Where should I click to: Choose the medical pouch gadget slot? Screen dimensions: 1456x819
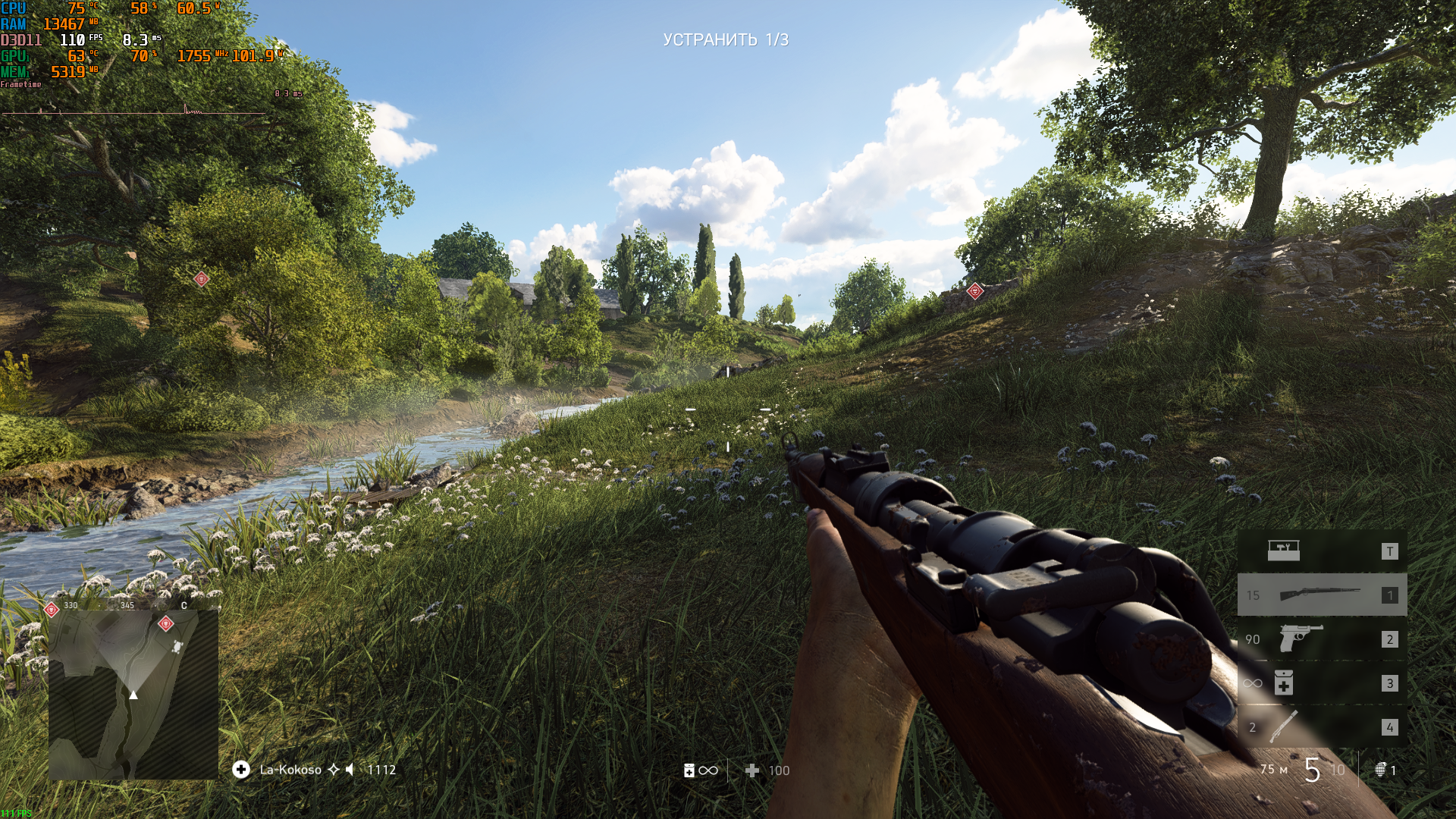pos(1321,682)
